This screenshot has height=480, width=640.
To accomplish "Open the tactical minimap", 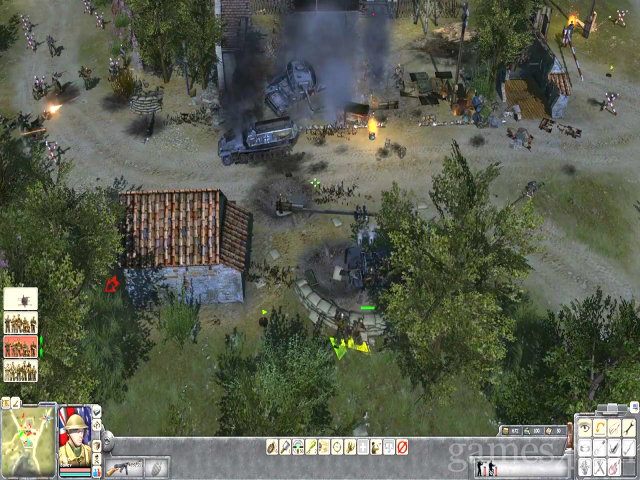I will coord(28,441).
